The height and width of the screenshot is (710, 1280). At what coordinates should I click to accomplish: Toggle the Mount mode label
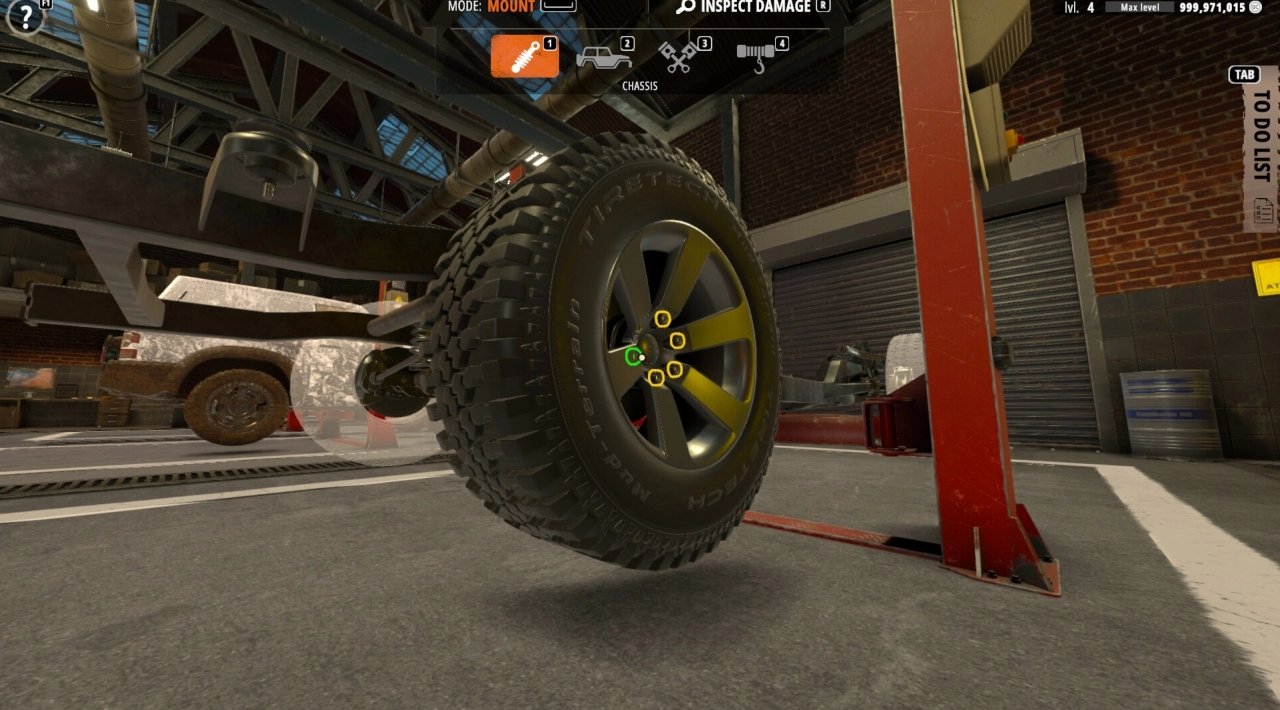point(510,7)
